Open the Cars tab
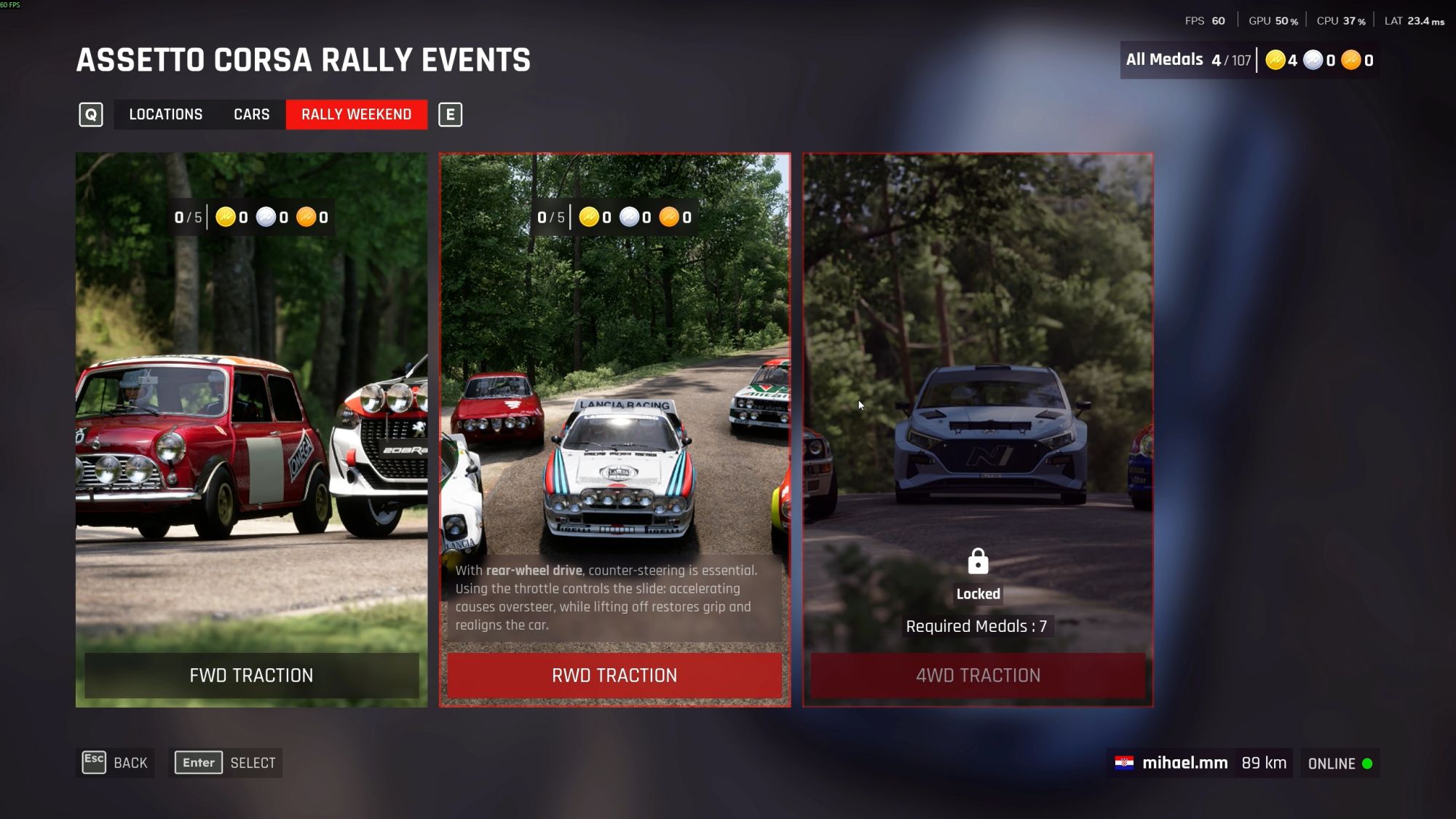 (251, 114)
